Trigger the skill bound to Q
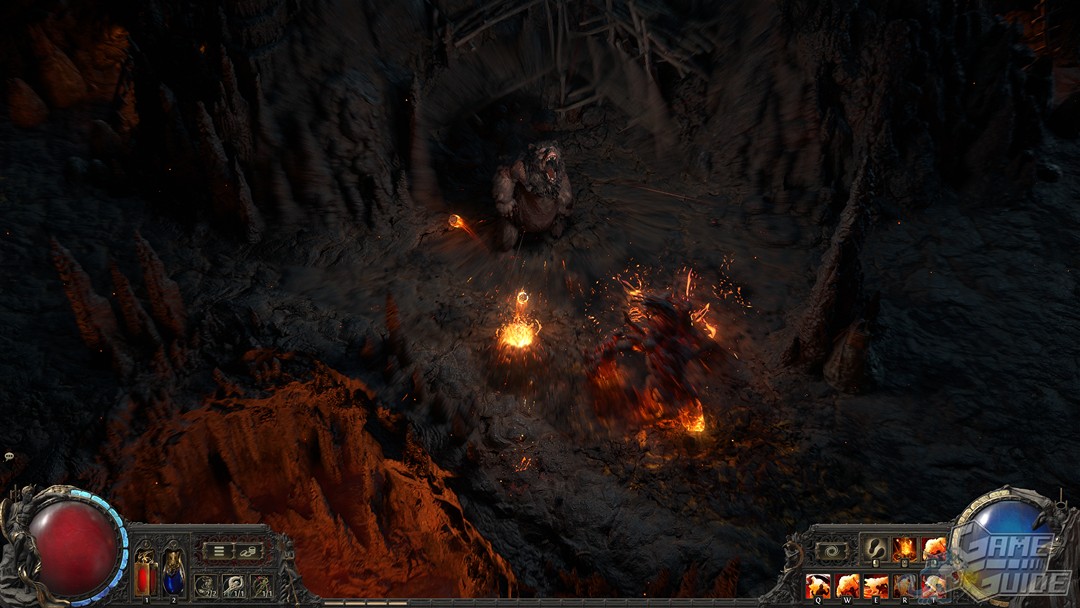This screenshot has width=1080, height=608. click(818, 585)
